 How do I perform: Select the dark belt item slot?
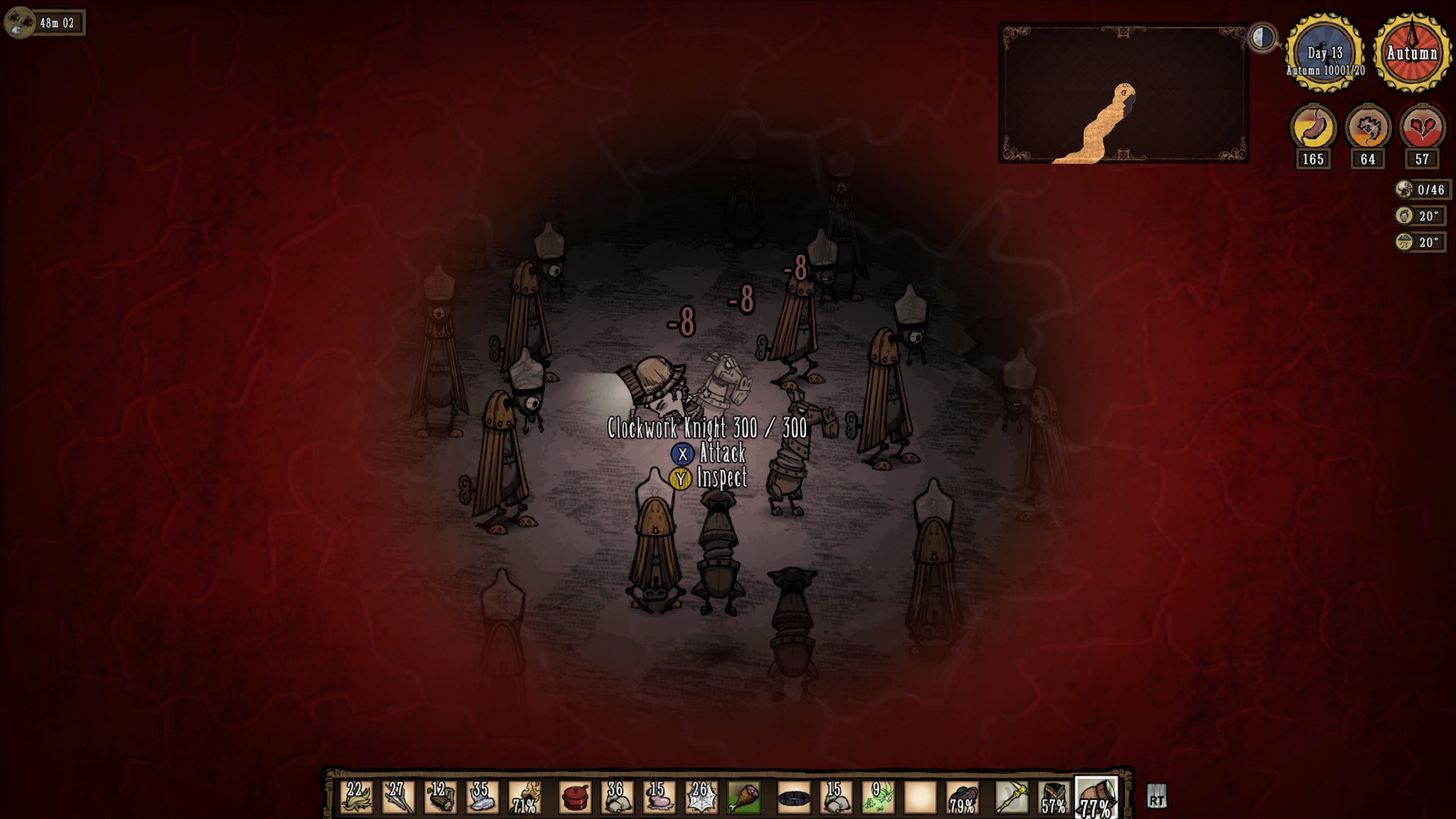(794, 798)
